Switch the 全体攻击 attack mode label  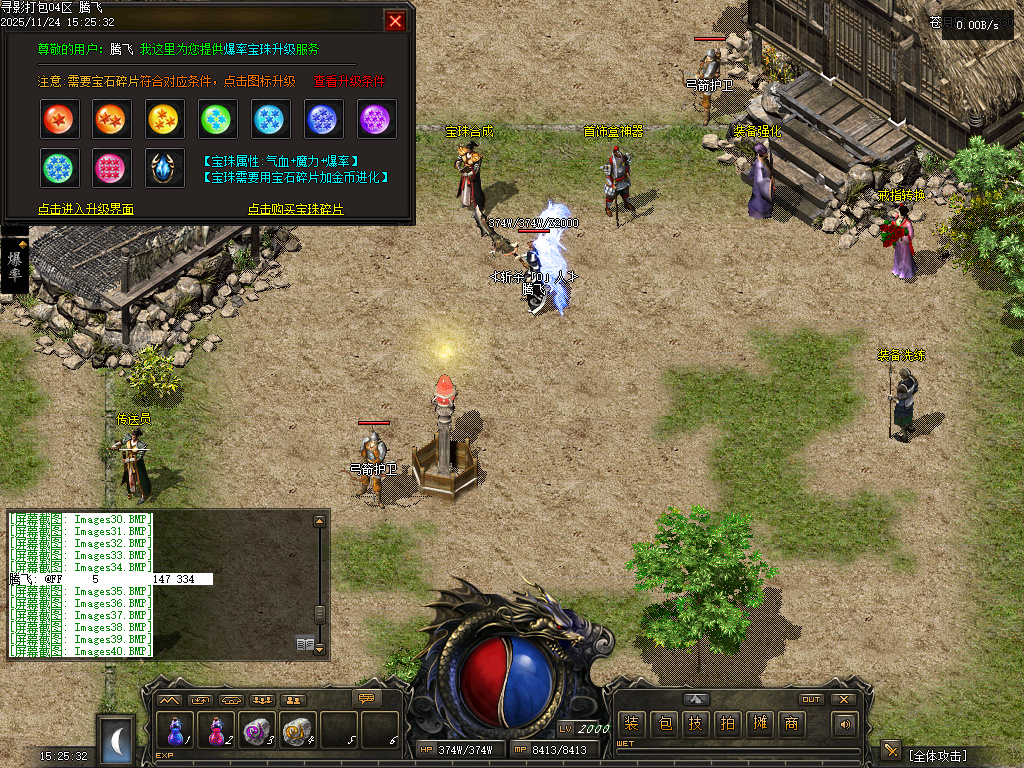(937, 755)
